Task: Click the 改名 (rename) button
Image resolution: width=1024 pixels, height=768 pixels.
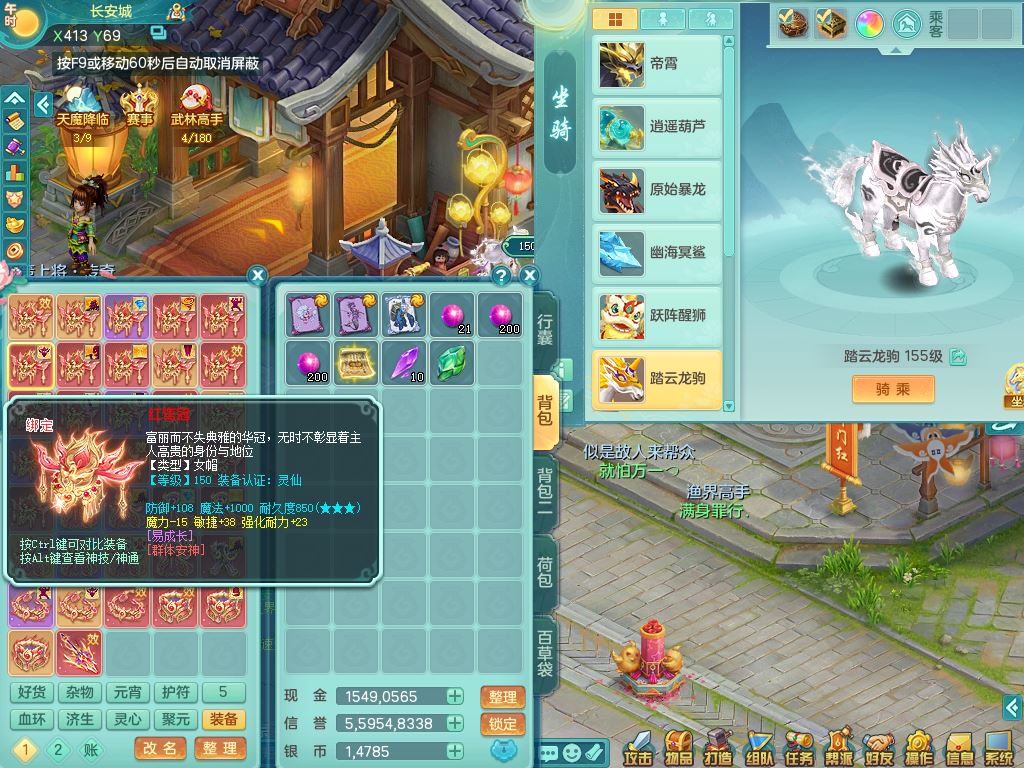Action: pos(160,748)
